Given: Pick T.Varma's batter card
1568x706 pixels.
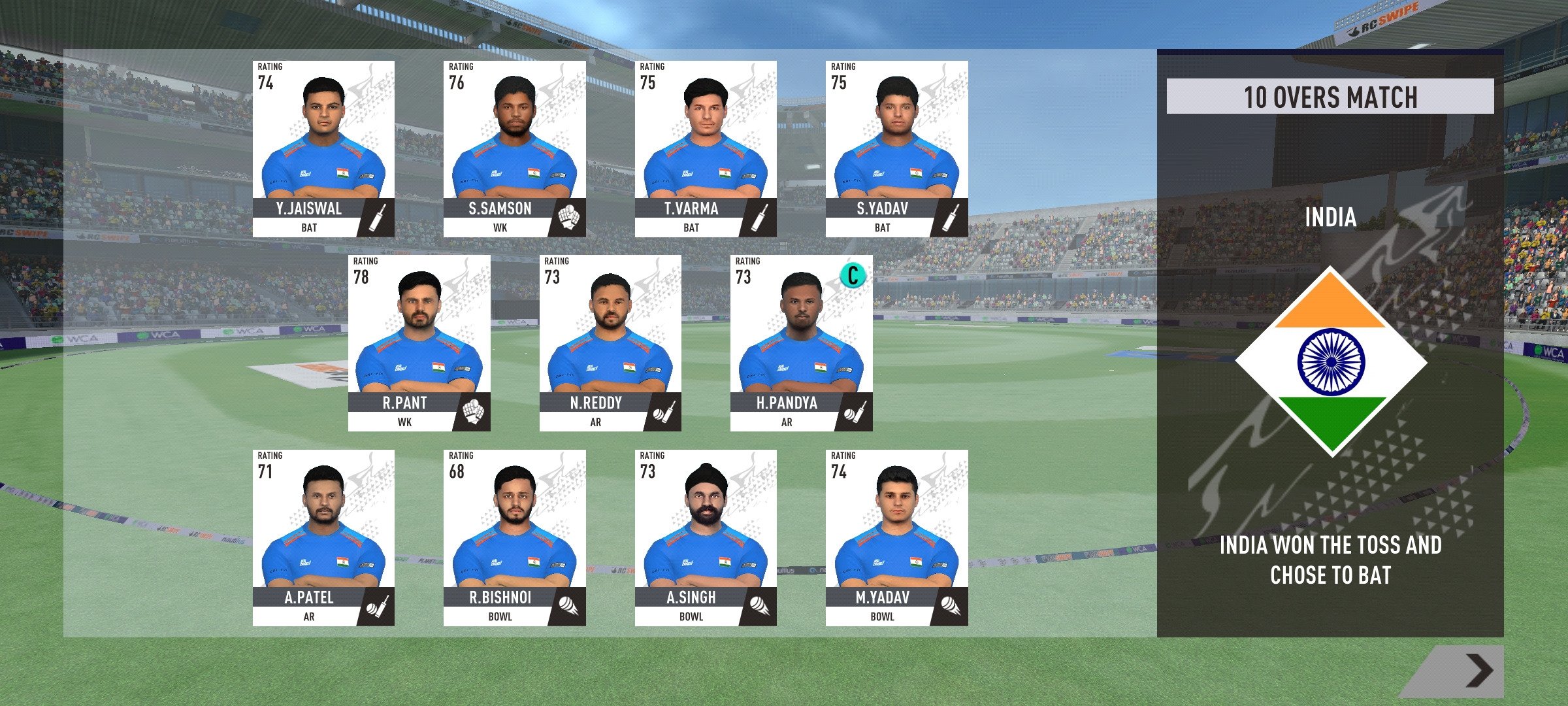Looking at the screenshot, I should 706,149.
